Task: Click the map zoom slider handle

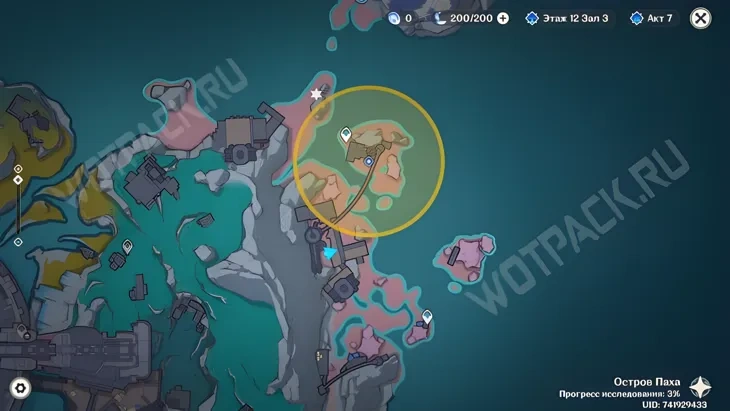Action: pyautogui.click(x=18, y=180)
